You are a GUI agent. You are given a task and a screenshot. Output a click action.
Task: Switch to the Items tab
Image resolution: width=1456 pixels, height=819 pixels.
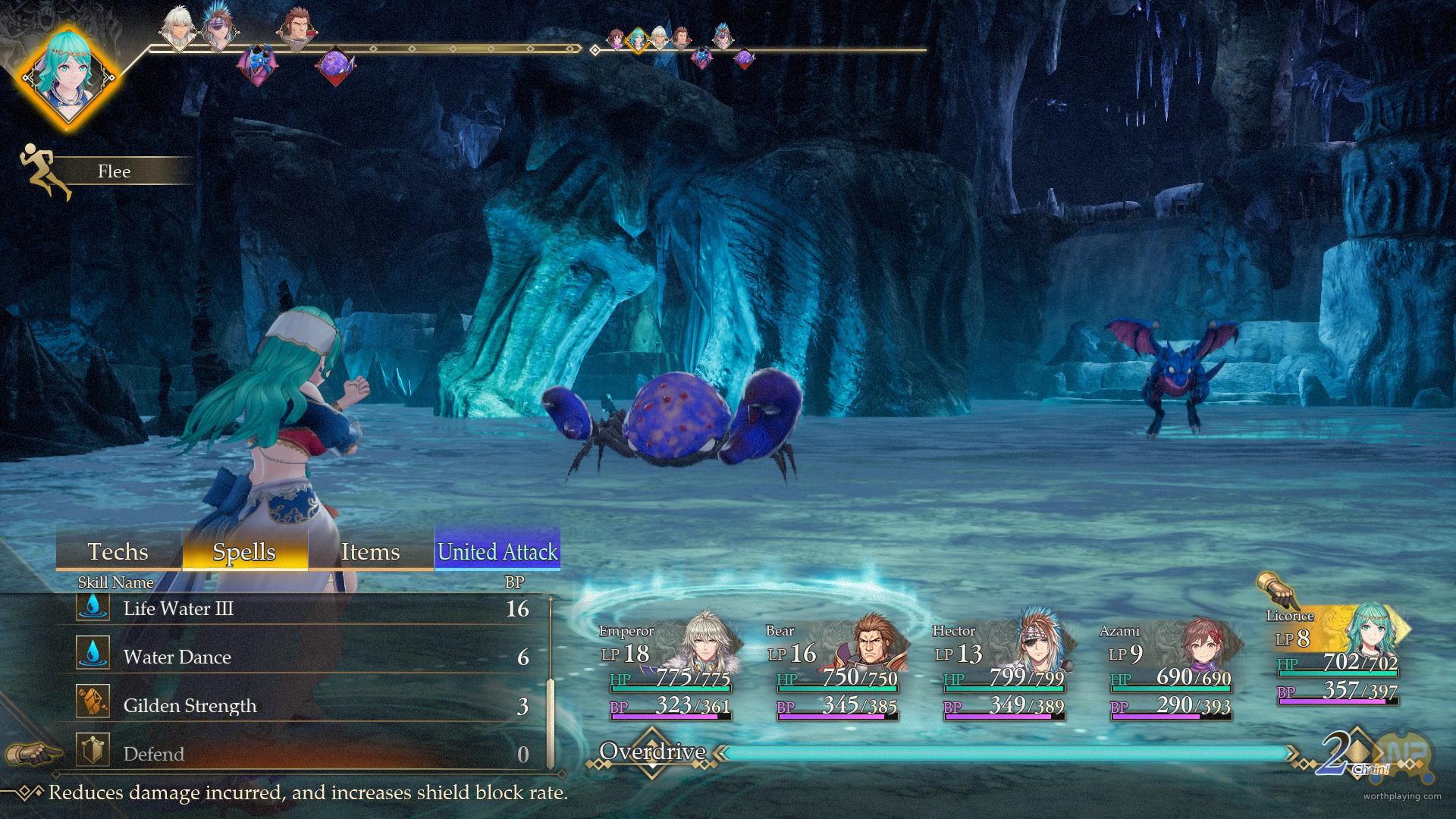(370, 551)
